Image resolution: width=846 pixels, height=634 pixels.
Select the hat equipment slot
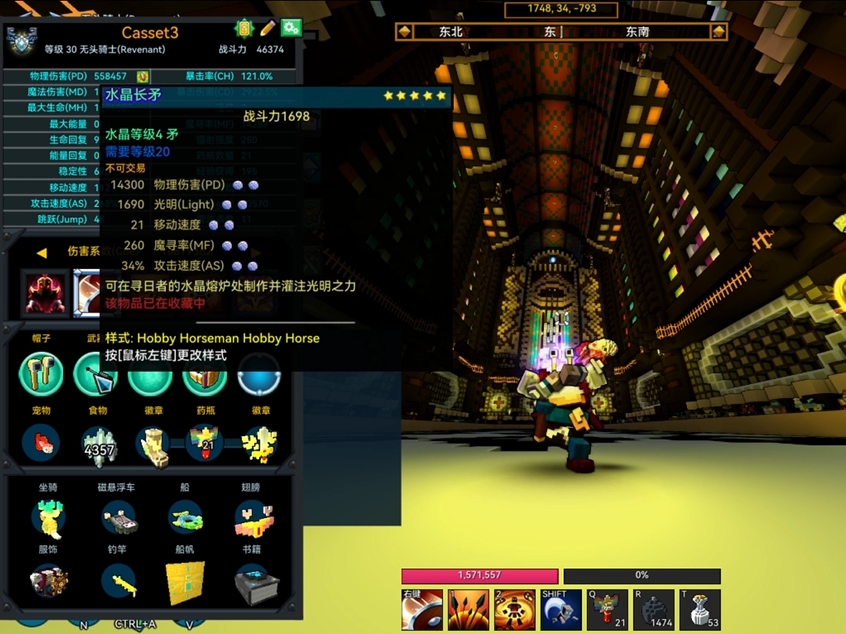[41, 374]
